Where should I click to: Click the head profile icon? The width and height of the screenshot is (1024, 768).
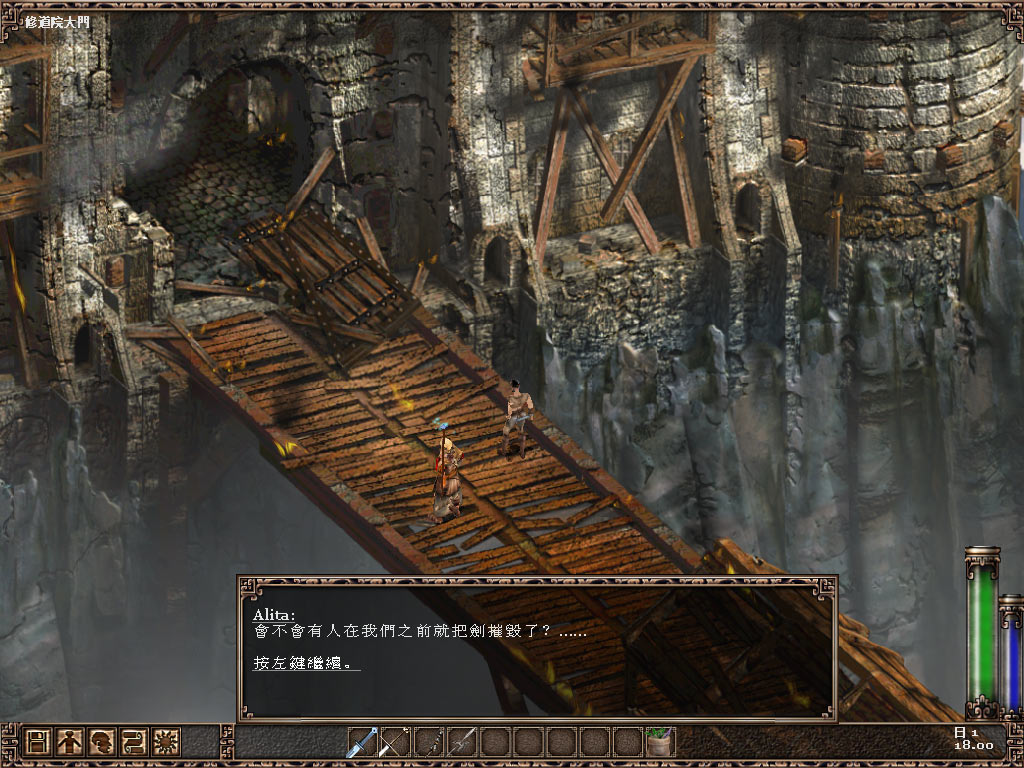[101, 742]
